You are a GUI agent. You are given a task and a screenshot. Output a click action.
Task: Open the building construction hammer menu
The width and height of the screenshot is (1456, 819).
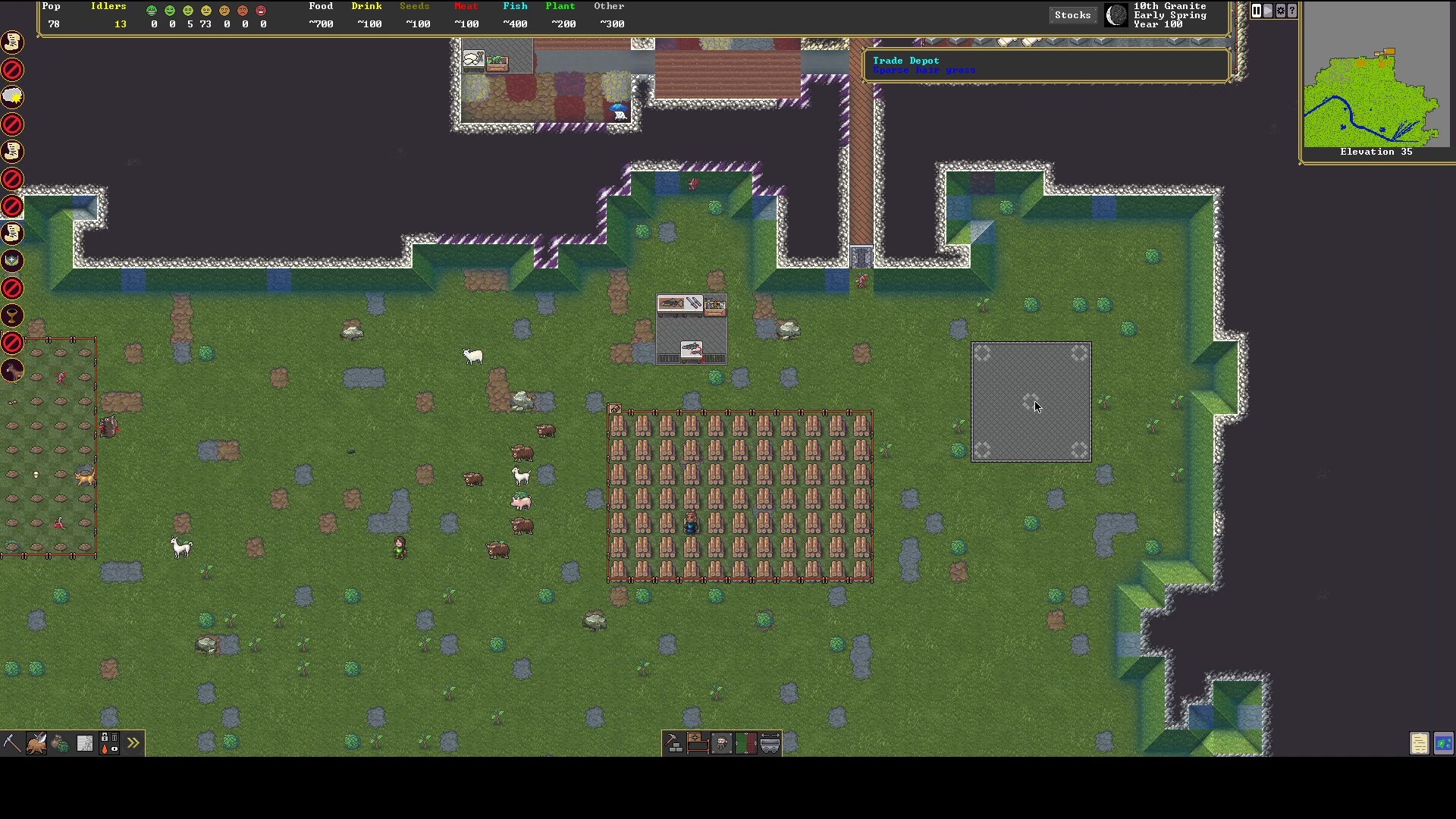[673, 743]
